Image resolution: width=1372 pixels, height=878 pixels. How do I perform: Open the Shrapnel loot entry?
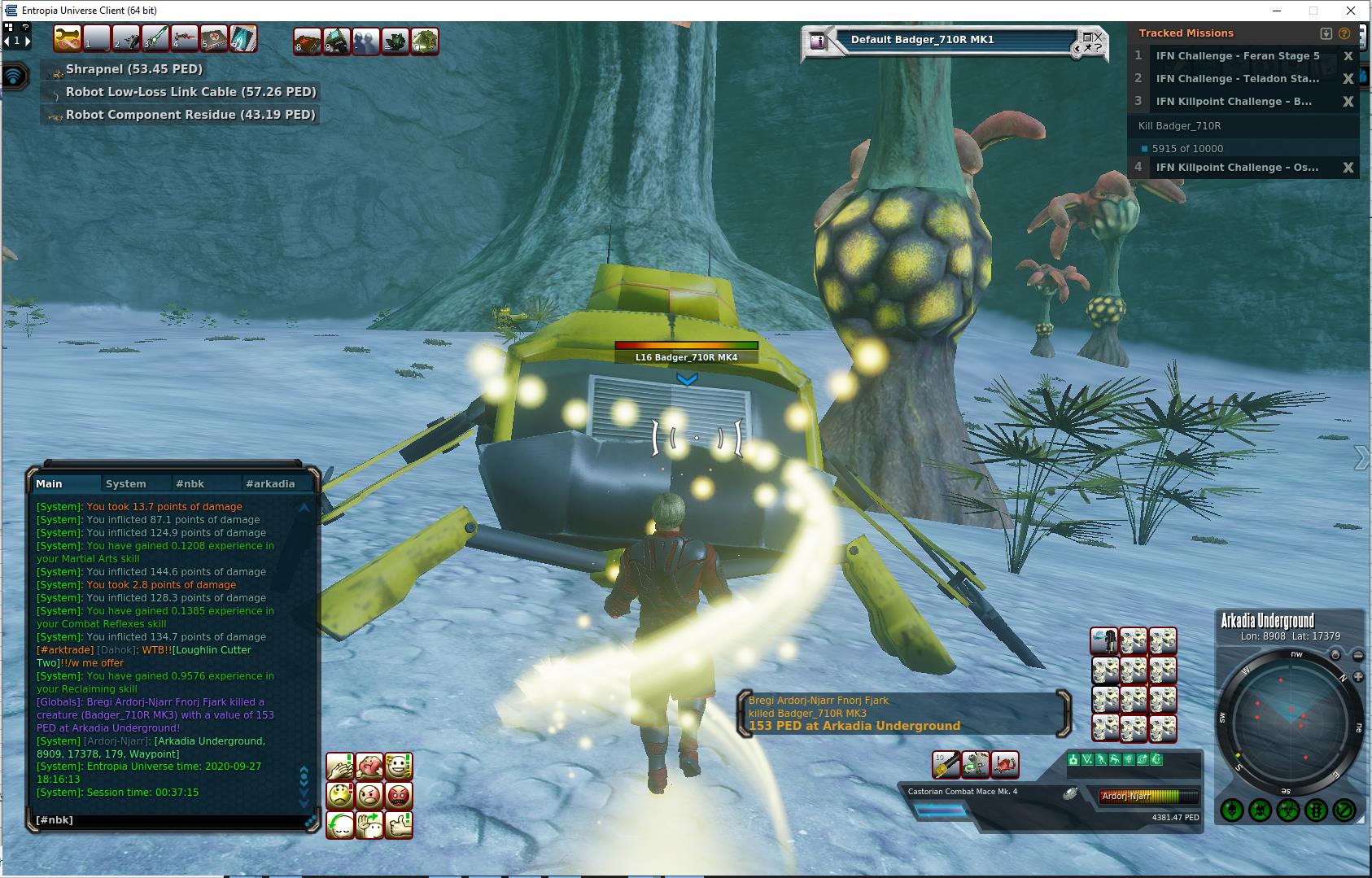coord(134,69)
